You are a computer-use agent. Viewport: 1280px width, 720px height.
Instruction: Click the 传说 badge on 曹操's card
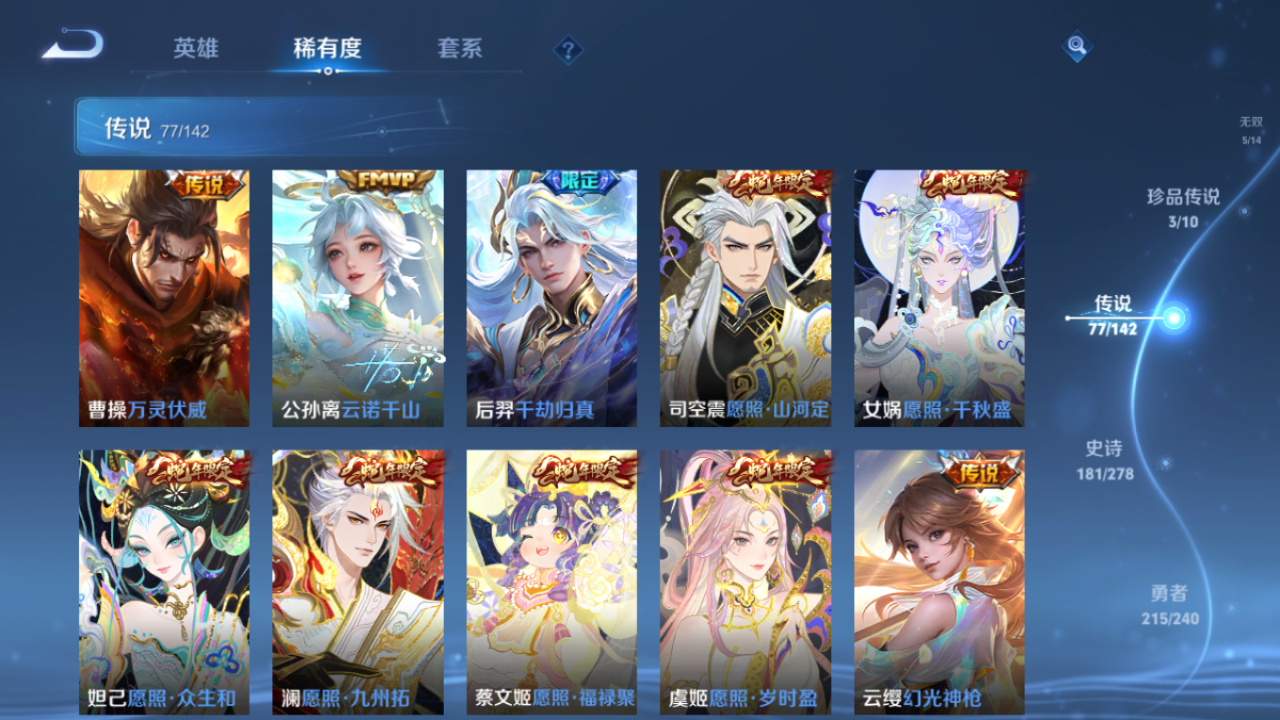point(205,184)
